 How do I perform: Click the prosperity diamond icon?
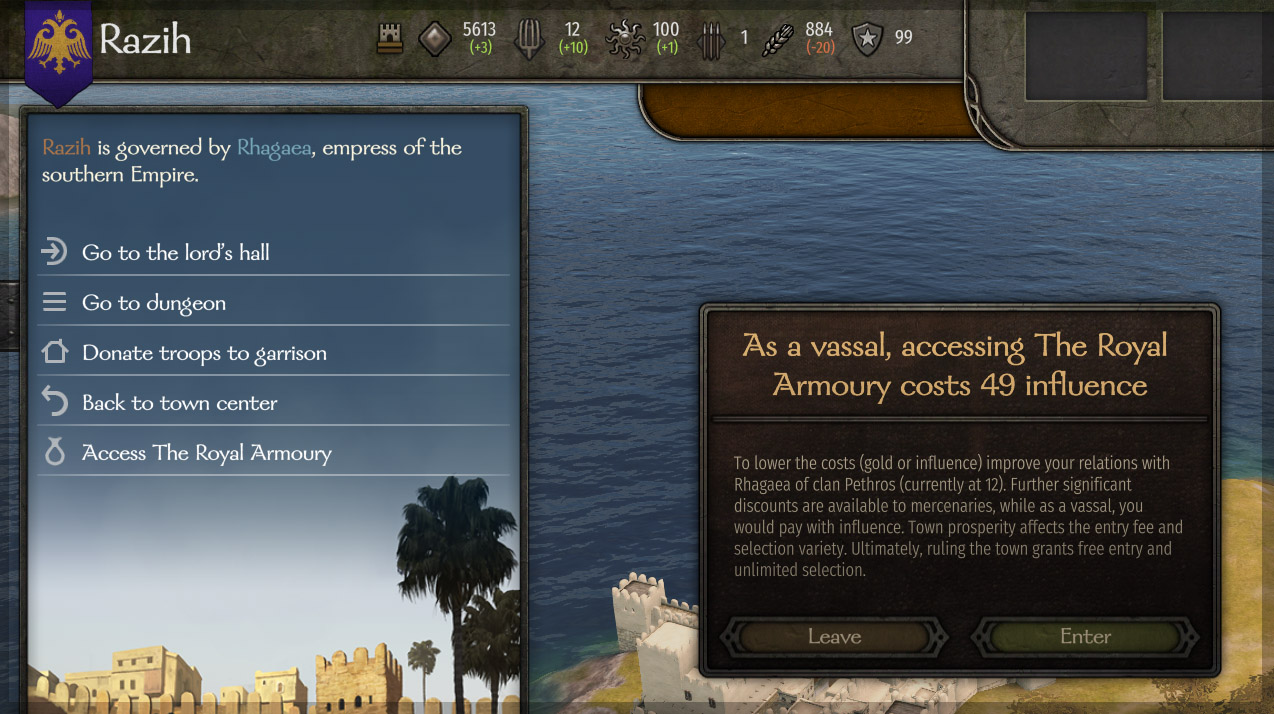point(434,40)
